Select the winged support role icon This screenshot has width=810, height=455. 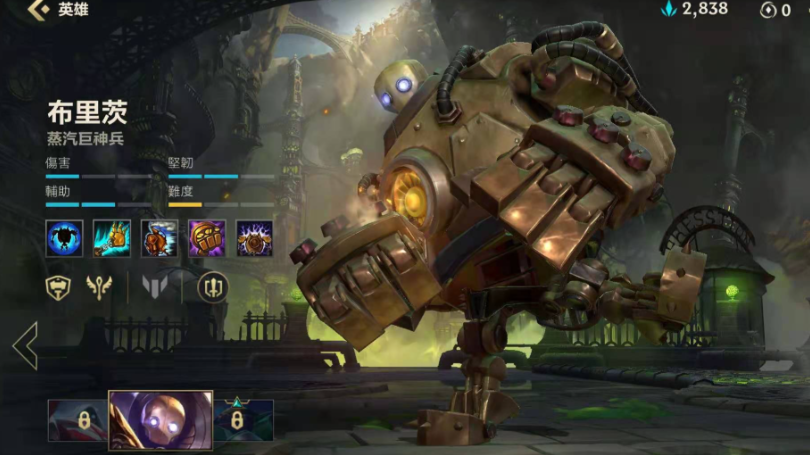[100, 288]
